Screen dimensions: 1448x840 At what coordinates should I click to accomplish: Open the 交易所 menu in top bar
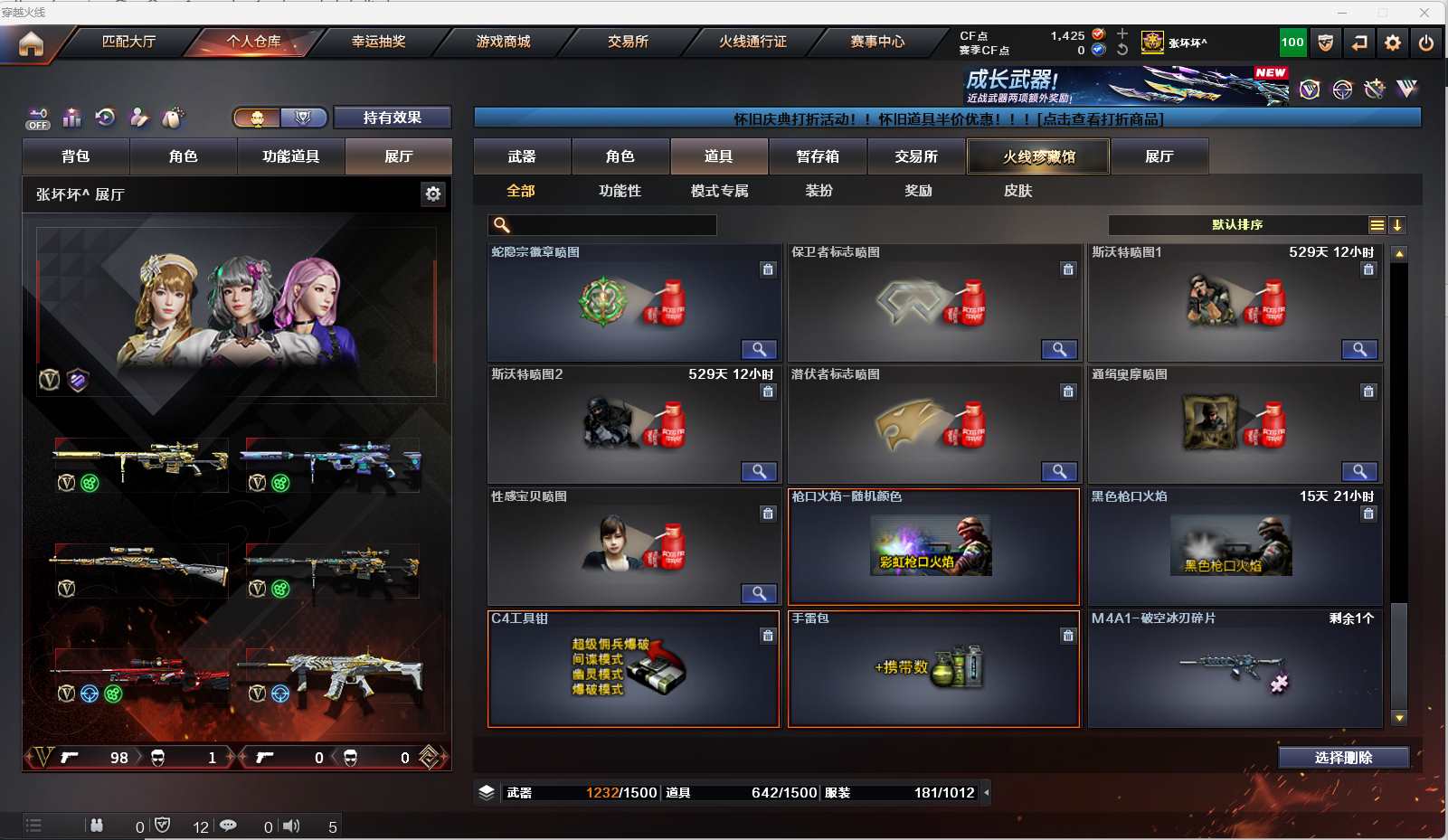pyautogui.click(x=628, y=42)
